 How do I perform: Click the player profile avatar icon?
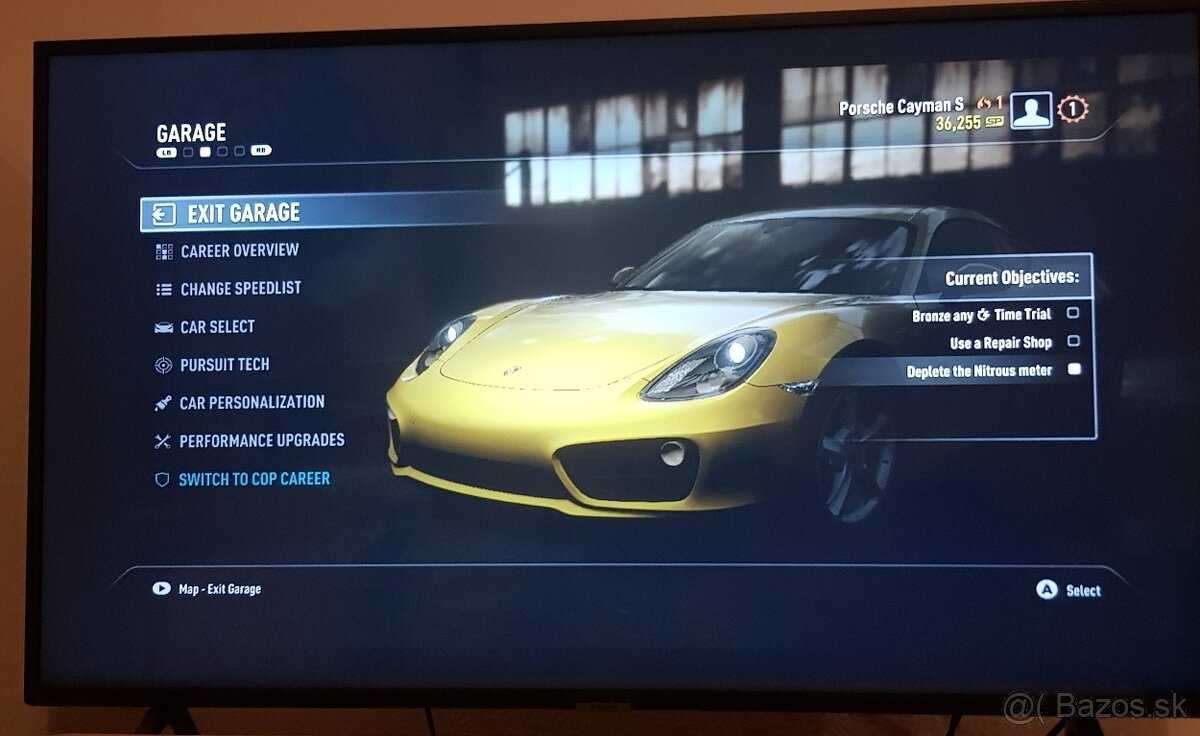click(1030, 110)
